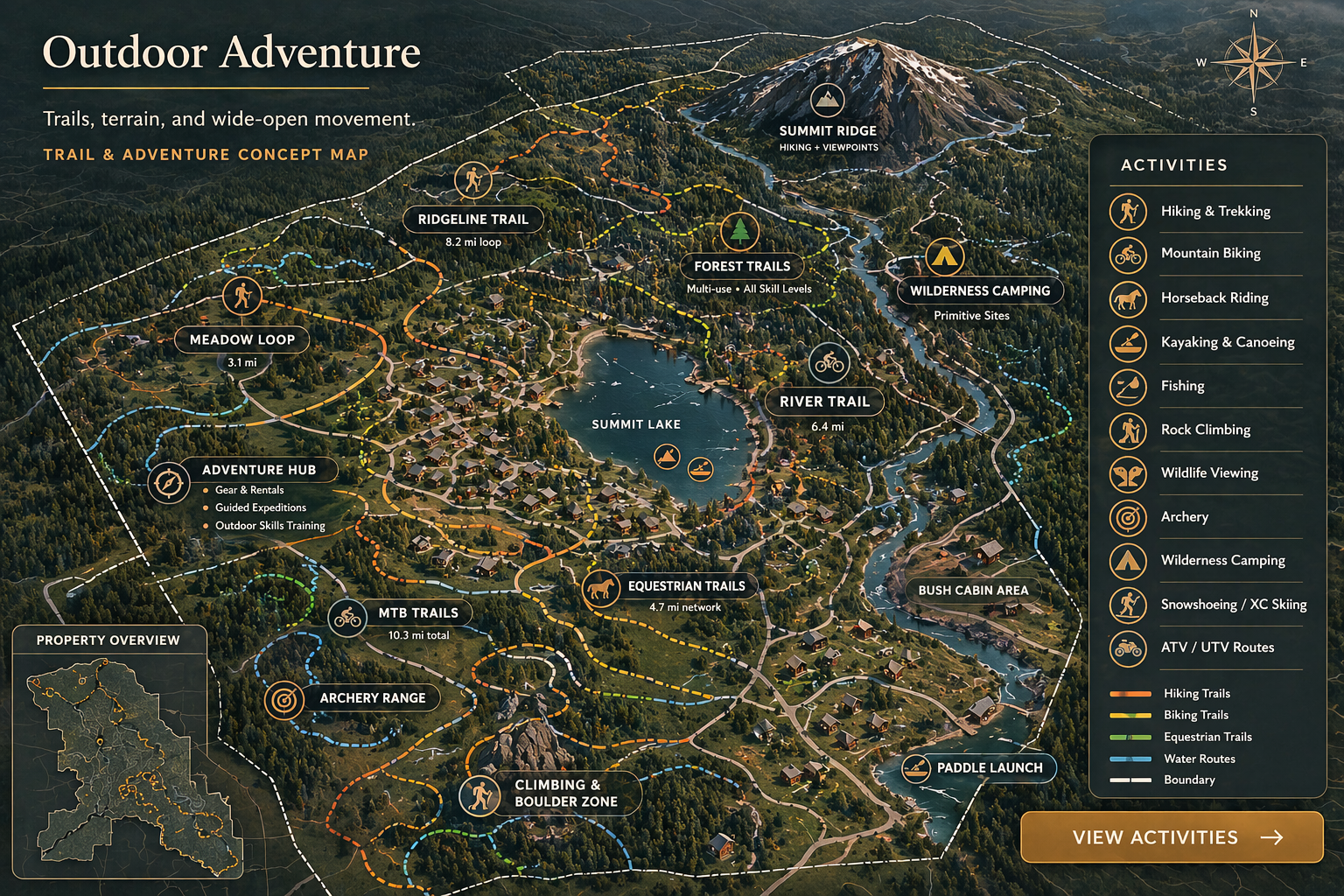
Task: Select the Horseback Riding icon
Action: pos(1129,298)
